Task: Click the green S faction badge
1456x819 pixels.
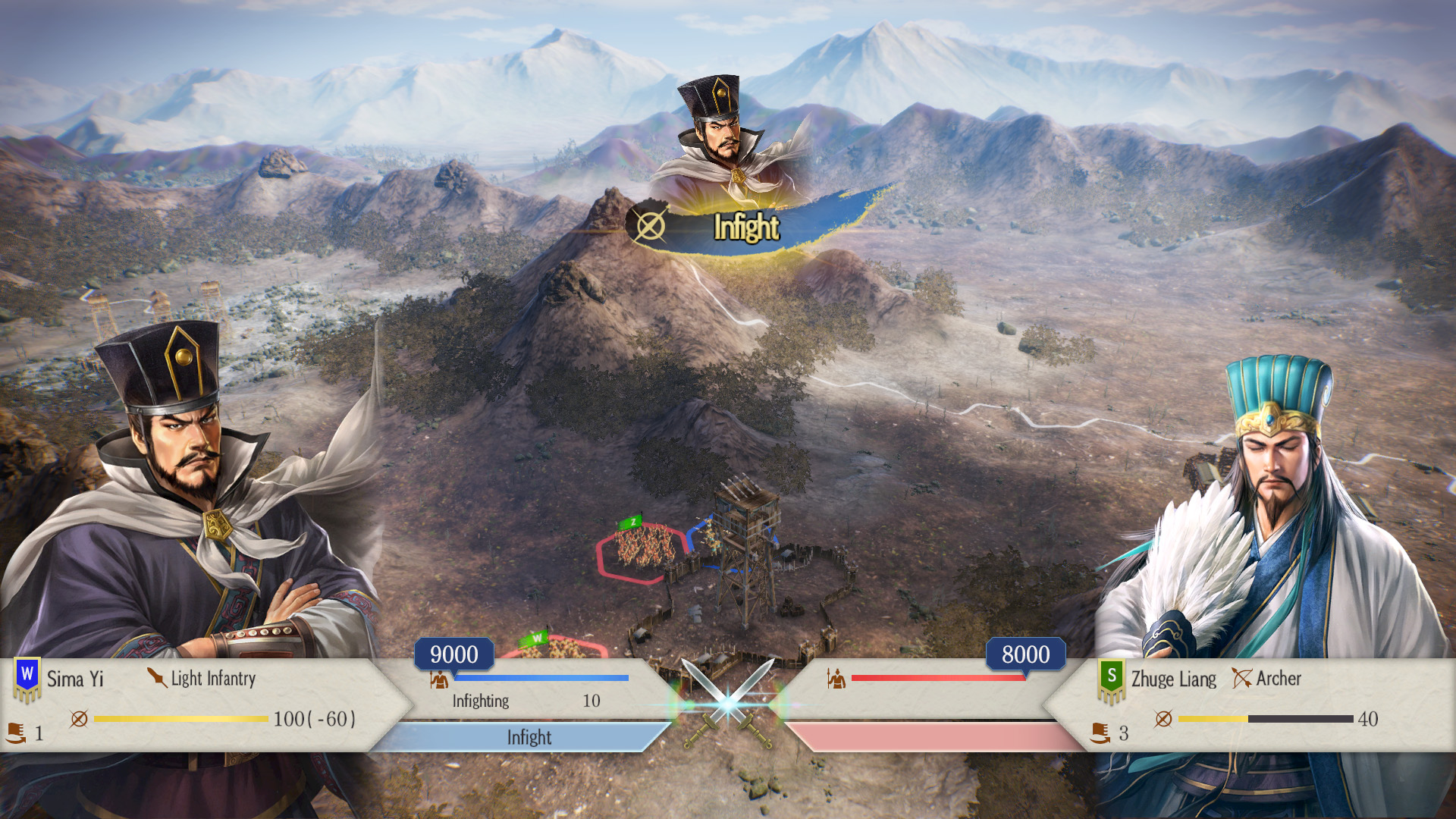Action: click(x=1111, y=678)
